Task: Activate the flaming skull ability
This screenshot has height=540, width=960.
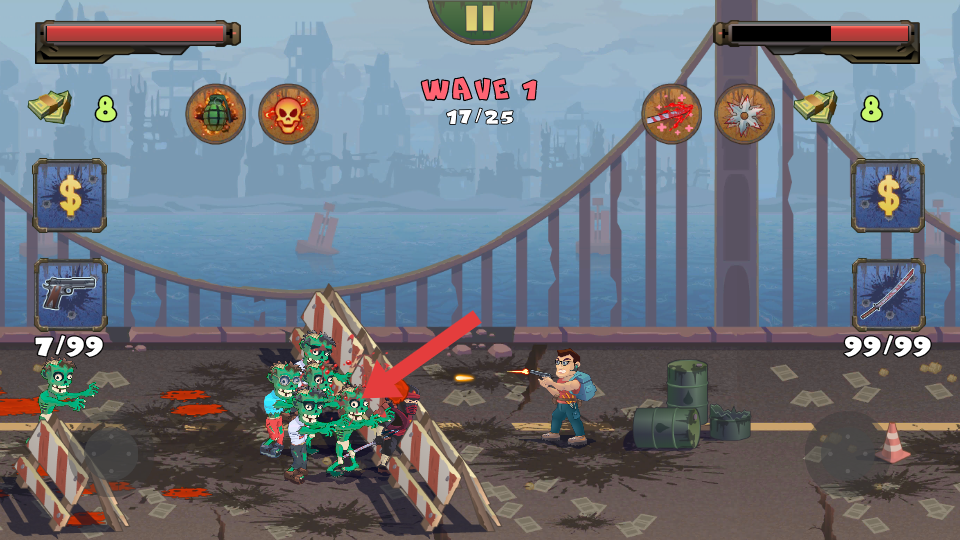Action: [x=288, y=114]
